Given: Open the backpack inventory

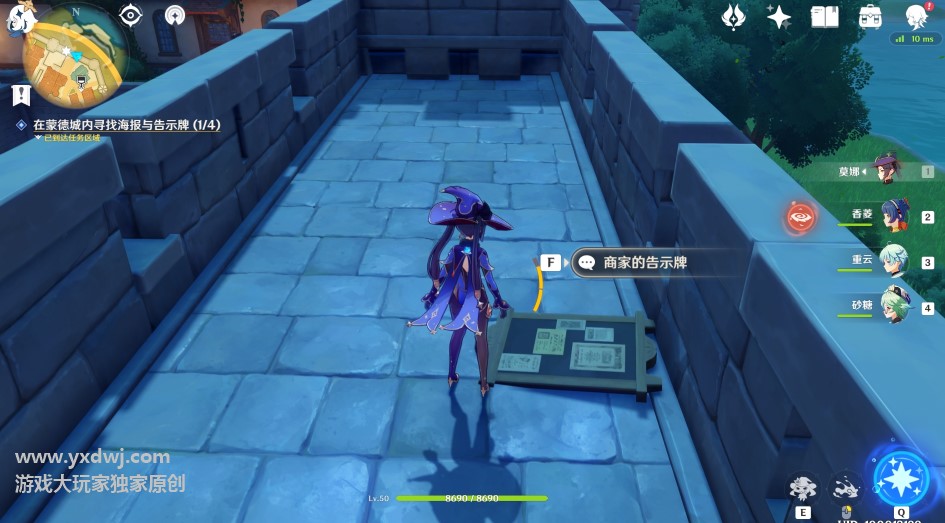Looking at the screenshot, I should click(870, 16).
